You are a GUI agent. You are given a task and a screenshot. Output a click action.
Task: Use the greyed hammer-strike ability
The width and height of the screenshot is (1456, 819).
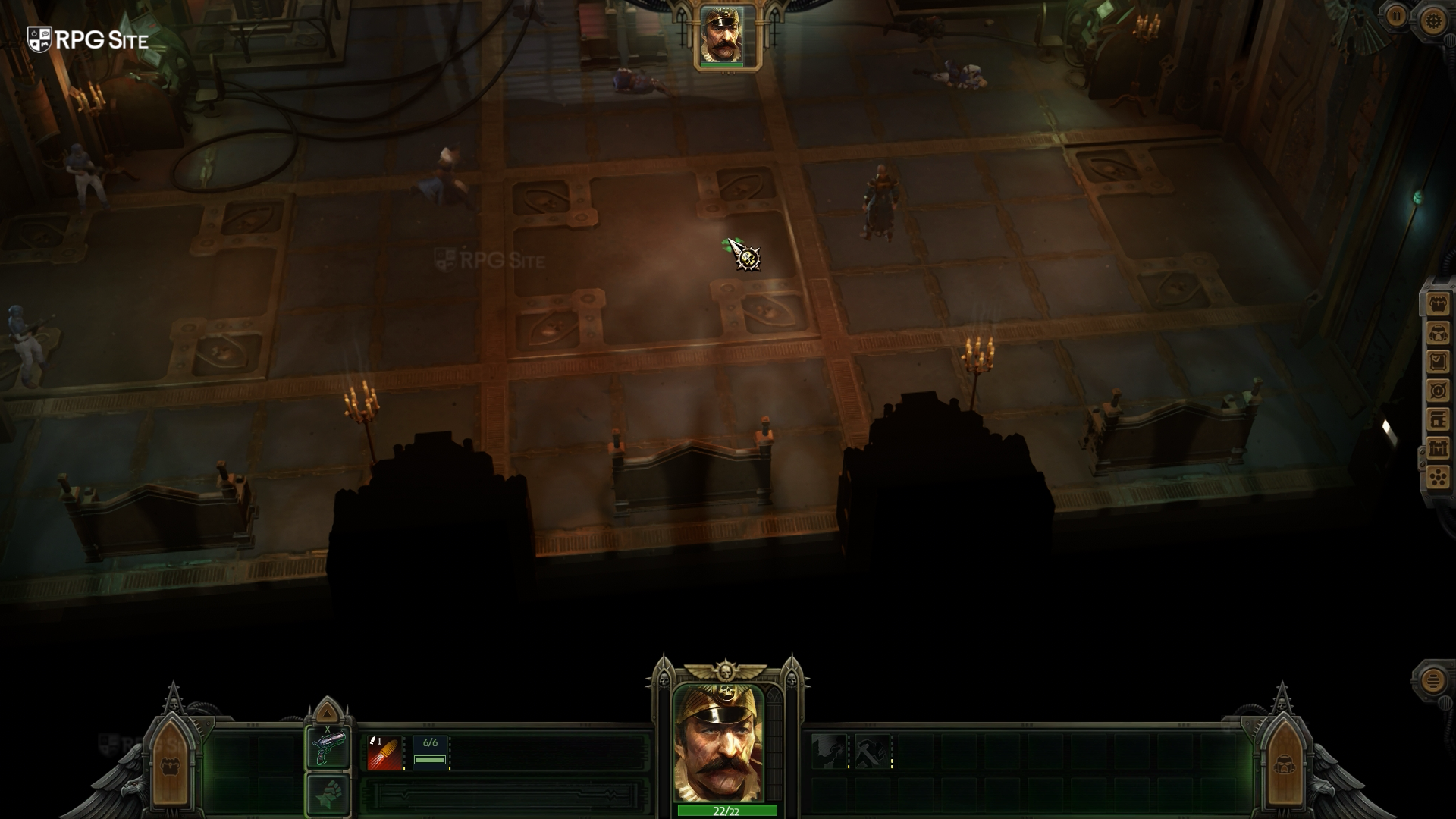(871, 752)
